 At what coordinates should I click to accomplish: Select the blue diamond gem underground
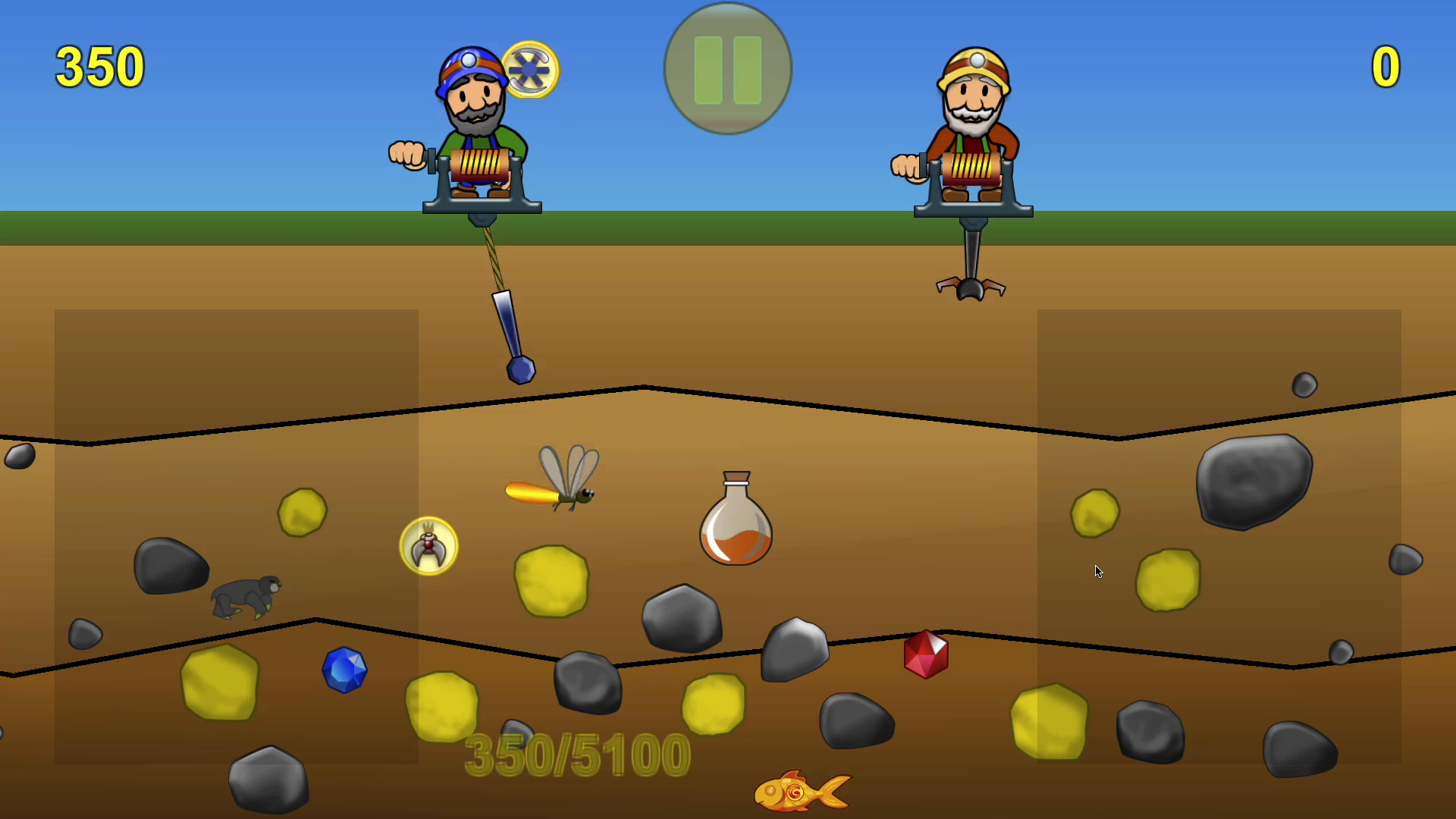point(345,669)
